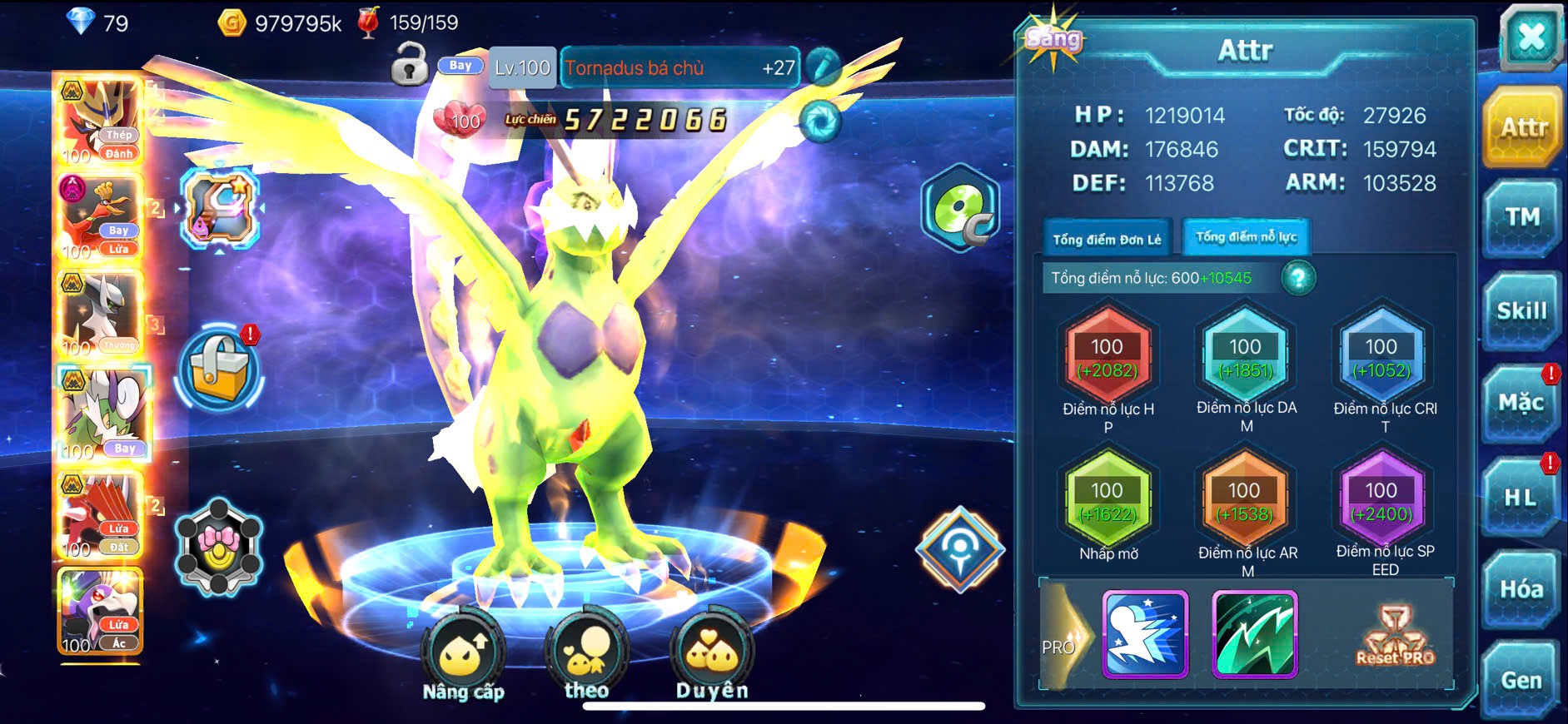Select the blue dashing figure PRO skill

coord(1145,634)
